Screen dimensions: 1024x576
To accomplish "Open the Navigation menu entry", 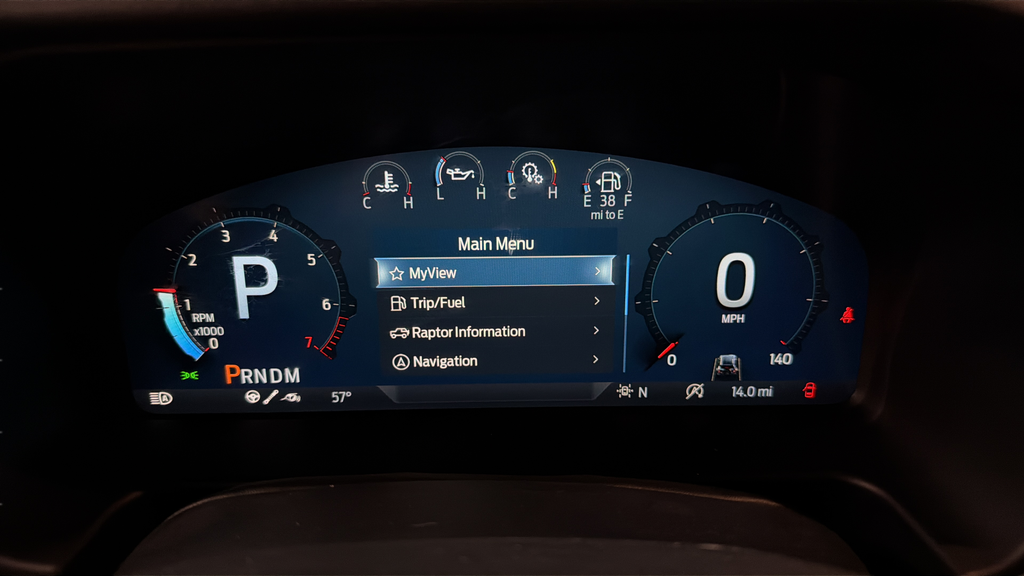I will coord(495,361).
